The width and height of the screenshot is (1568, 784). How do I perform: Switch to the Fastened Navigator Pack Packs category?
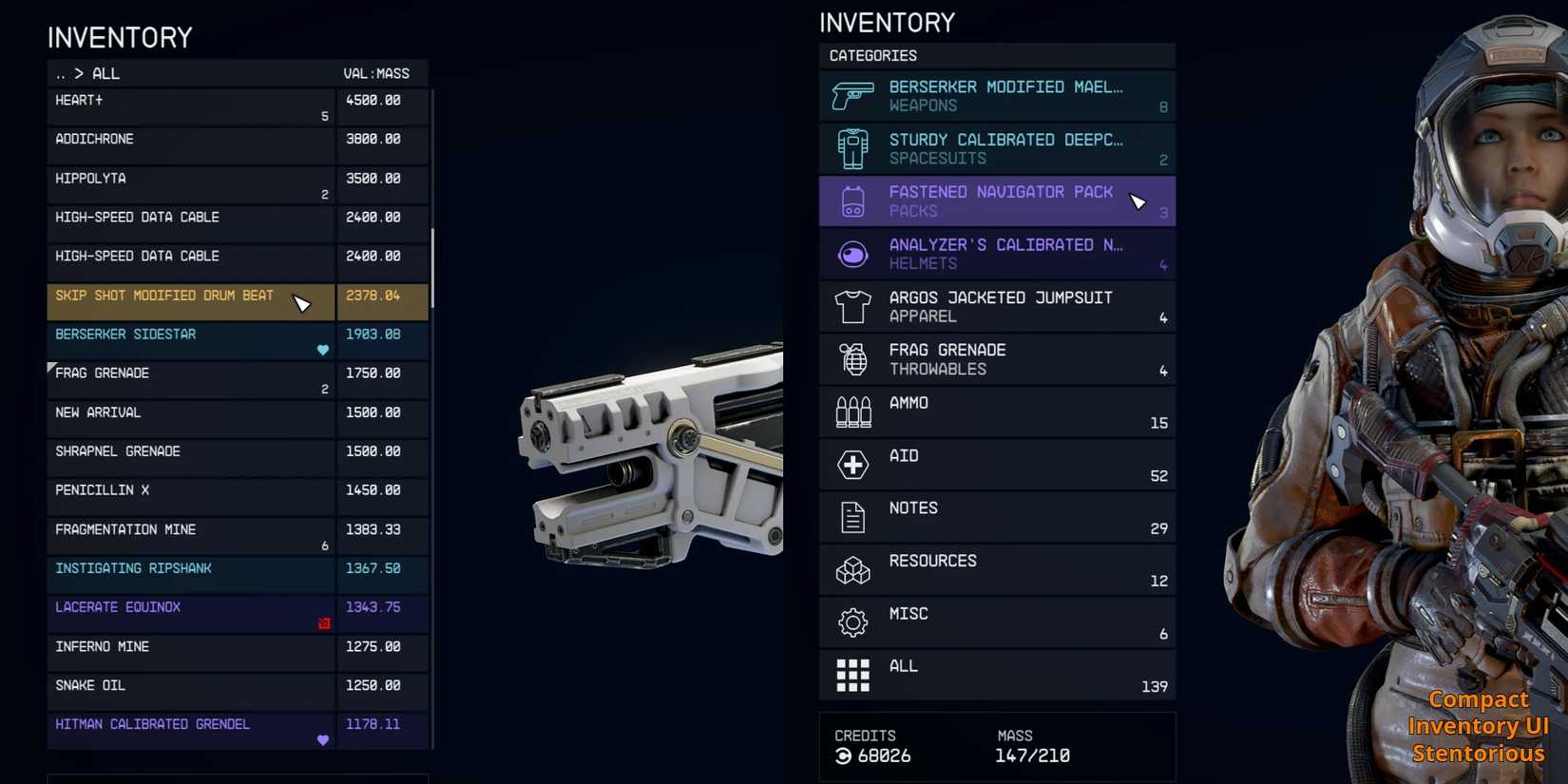click(x=998, y=201)
